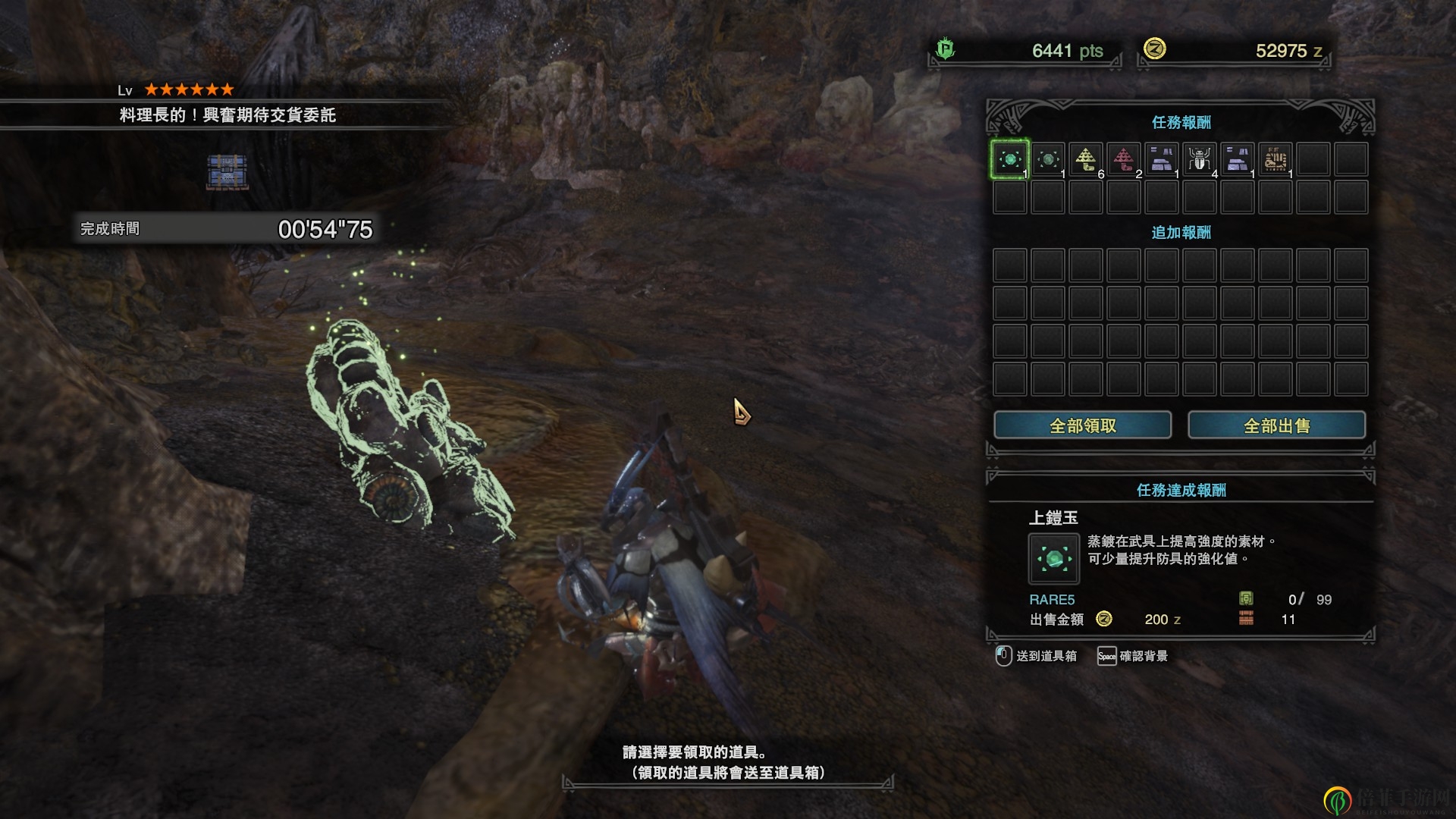The height and width of the screenshot is (819, 1456).
Task: Select the tan ticket reward slot
Action: click(x=1276, y=159)
